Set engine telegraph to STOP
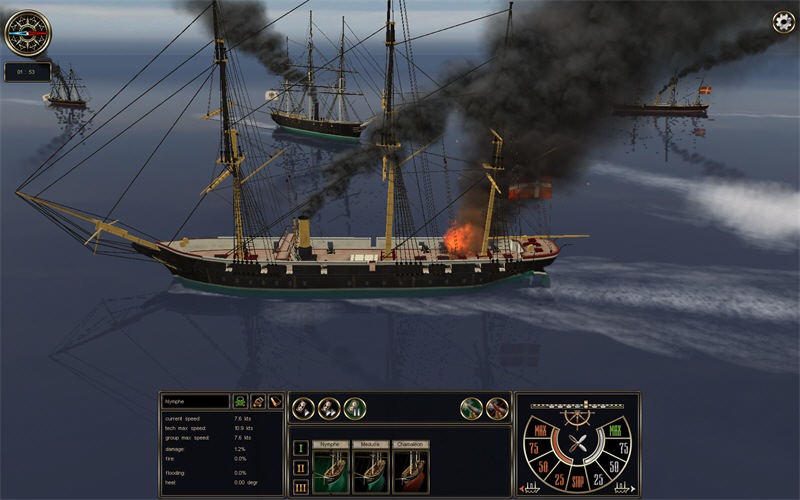Viewport: 800px width, 500px height. click(x=577, y=478)
